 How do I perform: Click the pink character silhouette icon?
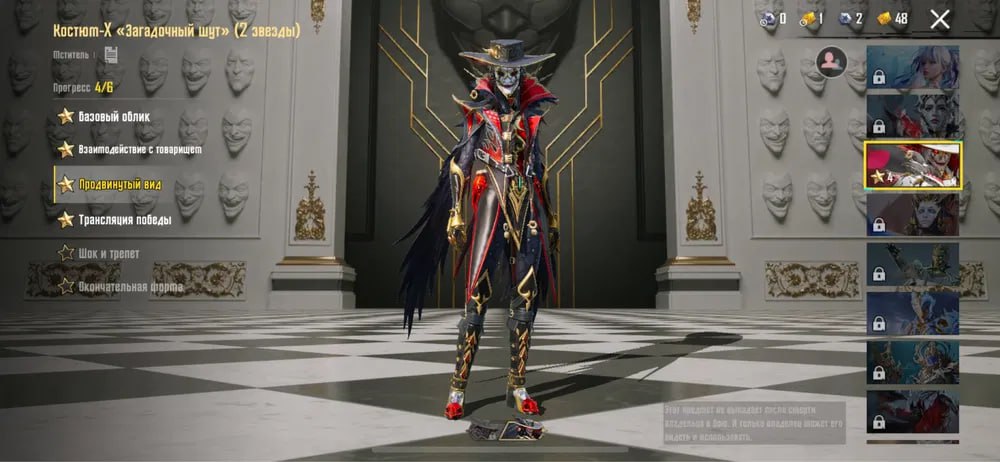pos(831,62)
